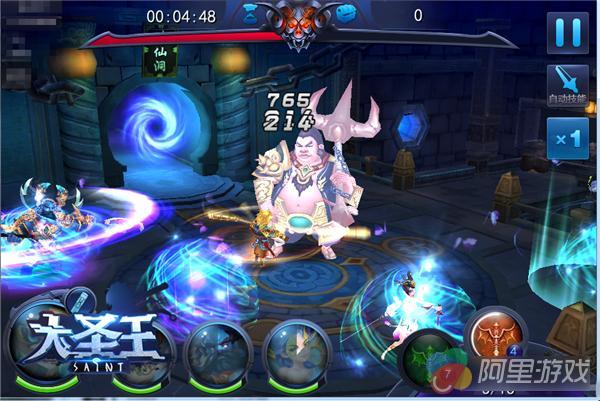
Task: Change the x1 battle speed
Action: (567, 139)
